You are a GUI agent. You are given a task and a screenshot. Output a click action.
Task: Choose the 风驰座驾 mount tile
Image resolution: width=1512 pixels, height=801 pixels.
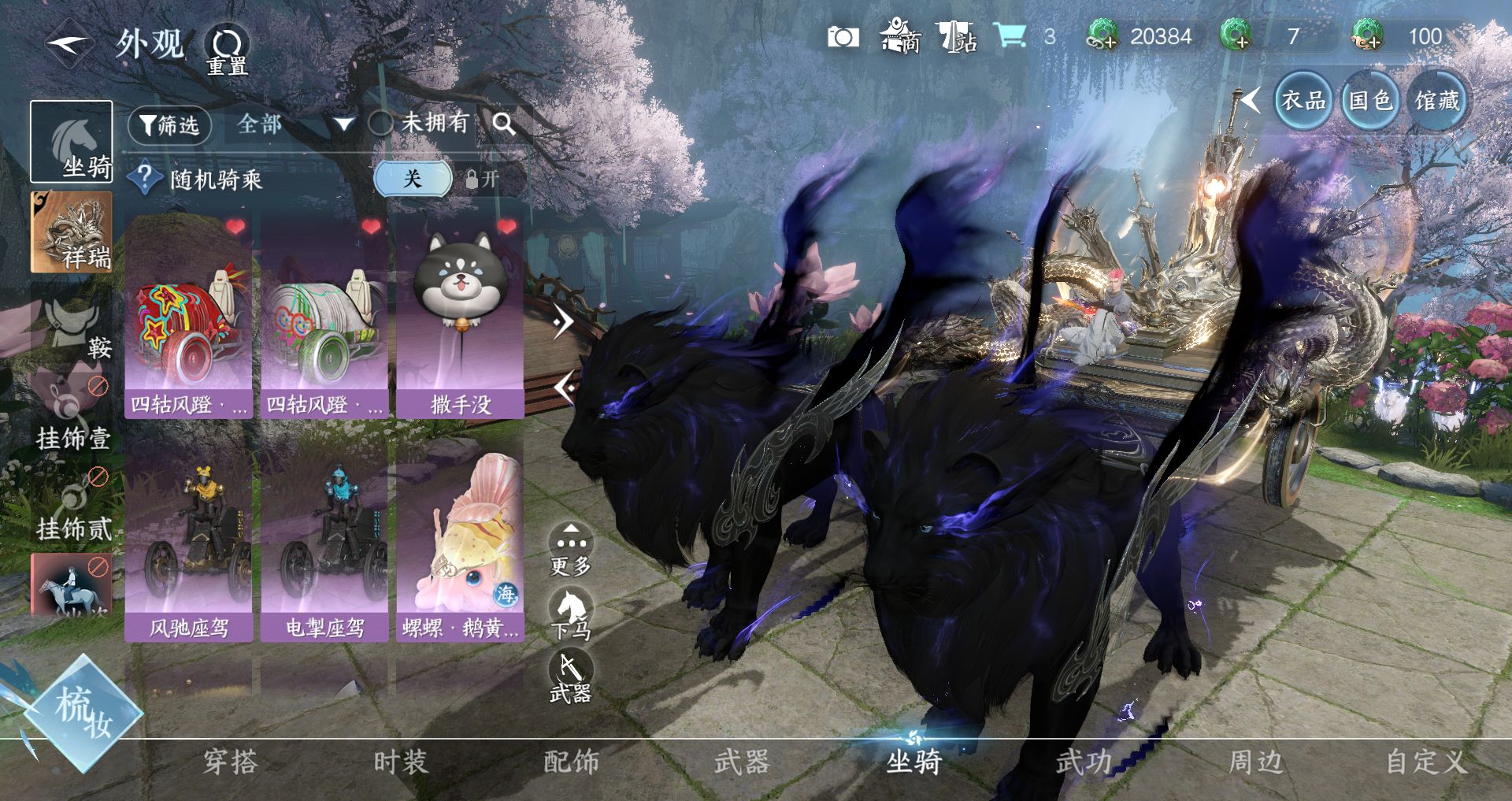(189, 543)
